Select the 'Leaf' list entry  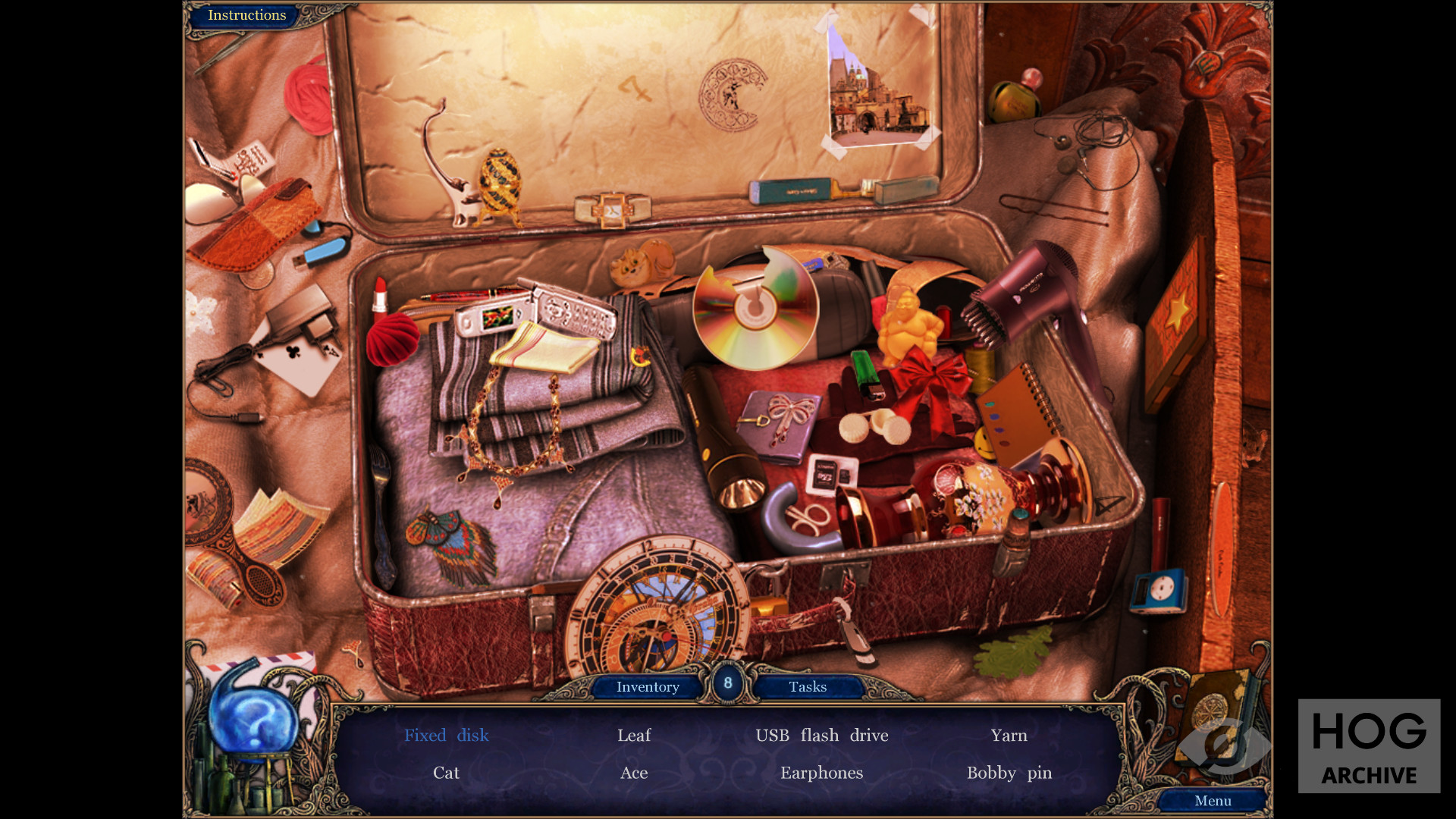coord(634,736)
